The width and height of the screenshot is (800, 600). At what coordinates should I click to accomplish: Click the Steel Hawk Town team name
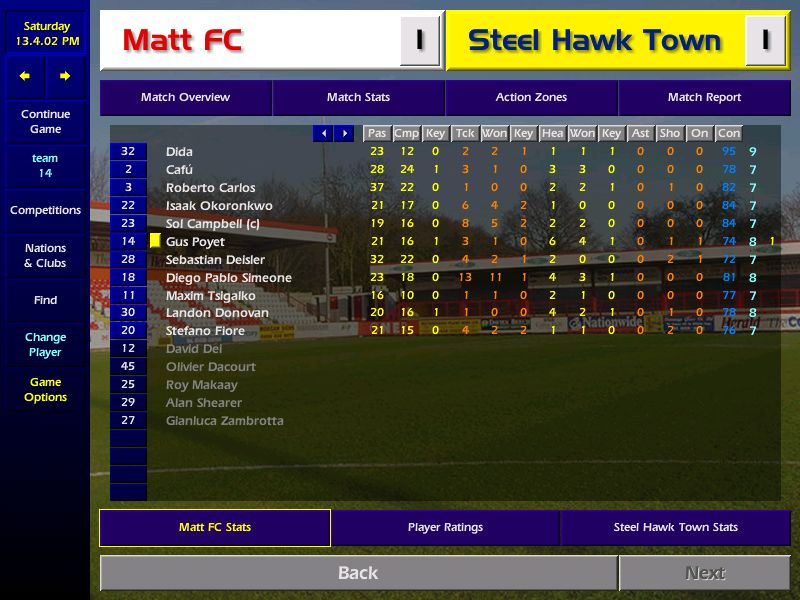click(x=594, y=41)
